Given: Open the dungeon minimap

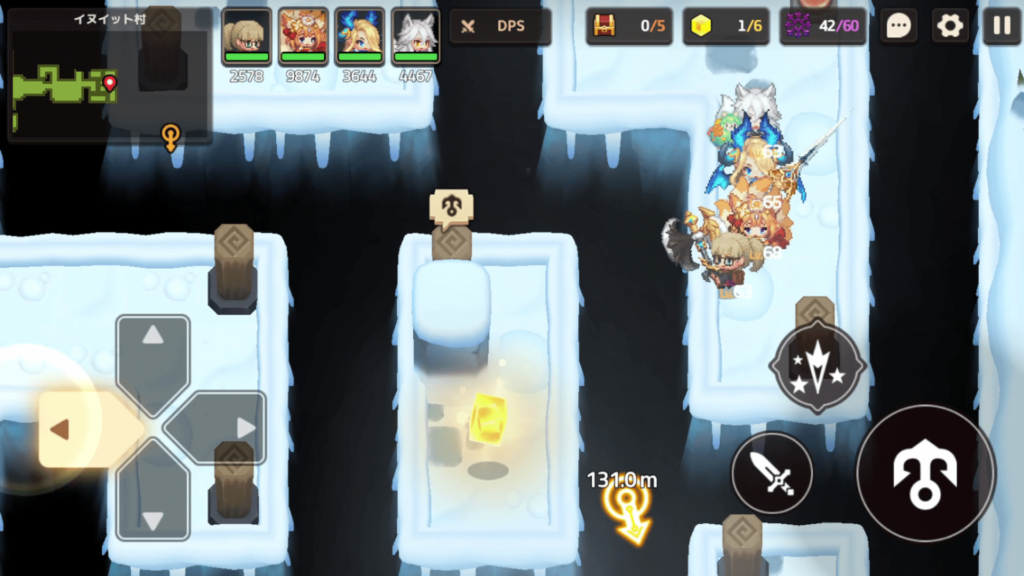Looking at the screenshot, I should coord(109,76).
